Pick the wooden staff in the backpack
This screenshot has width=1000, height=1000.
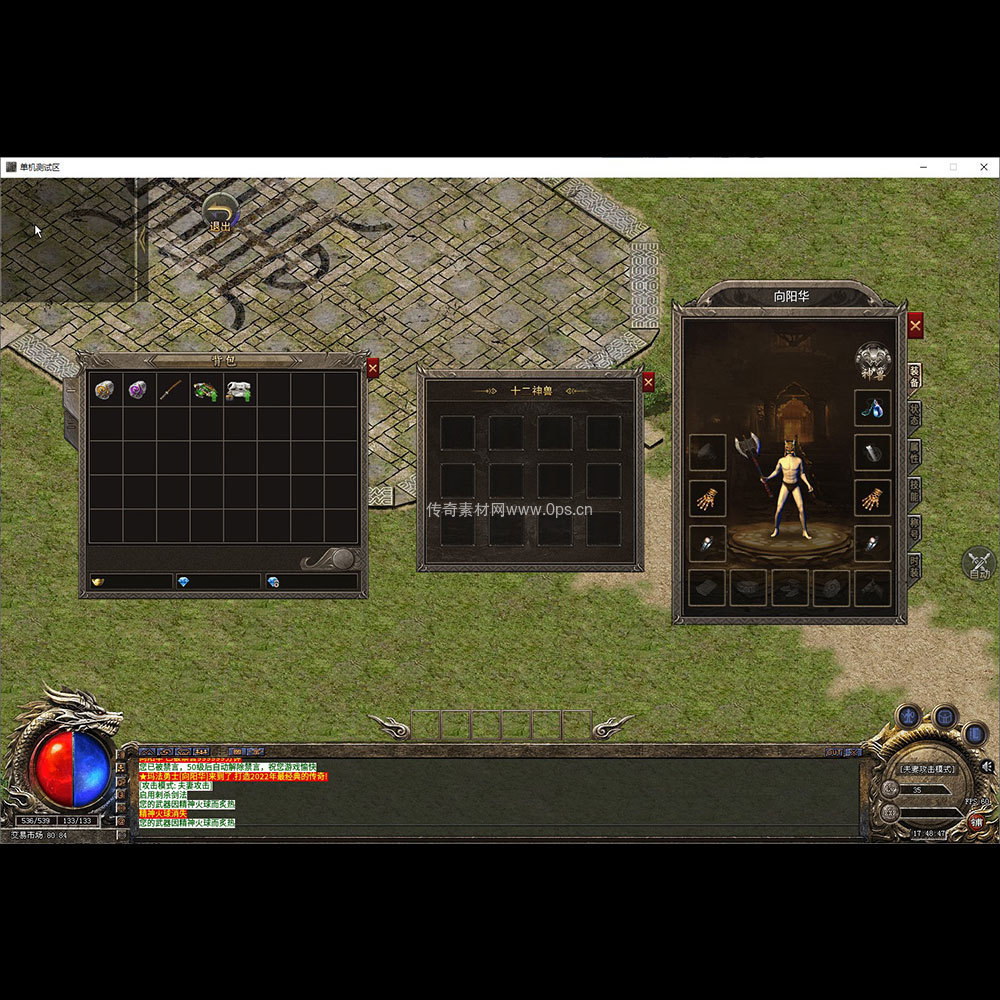172,390
